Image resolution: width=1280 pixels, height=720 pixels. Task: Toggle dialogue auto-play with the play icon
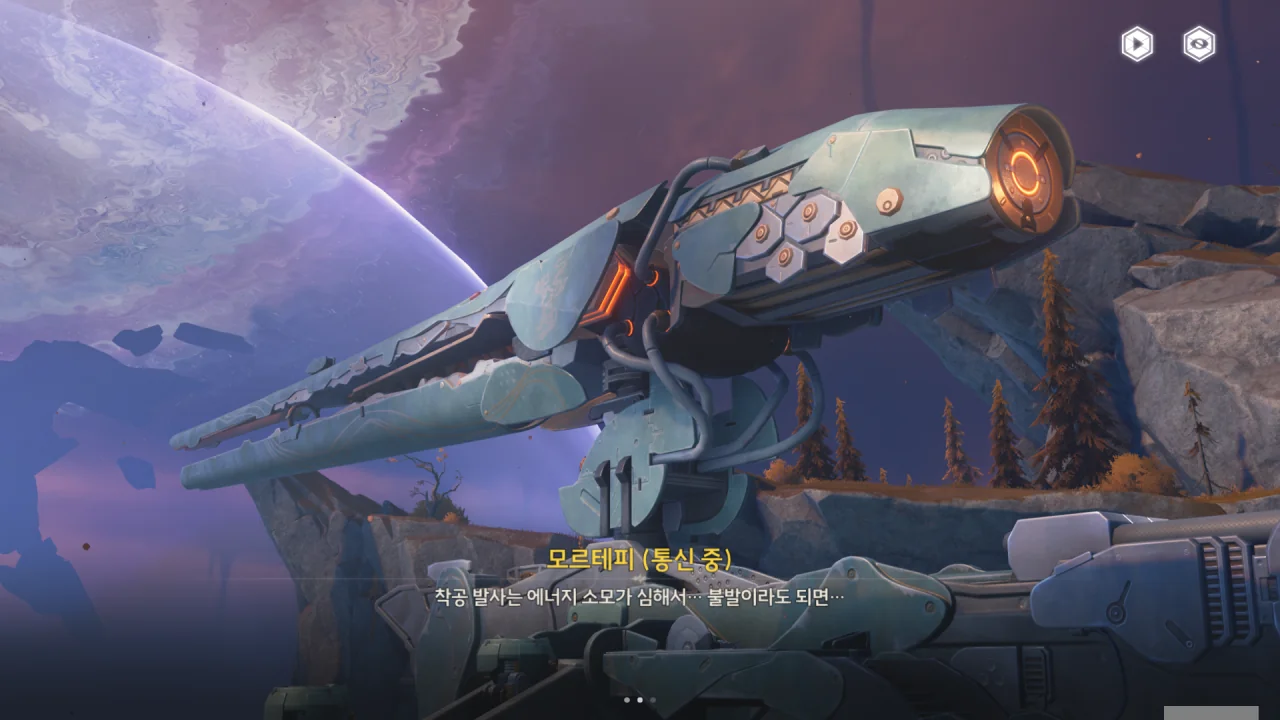(1137, 44)
